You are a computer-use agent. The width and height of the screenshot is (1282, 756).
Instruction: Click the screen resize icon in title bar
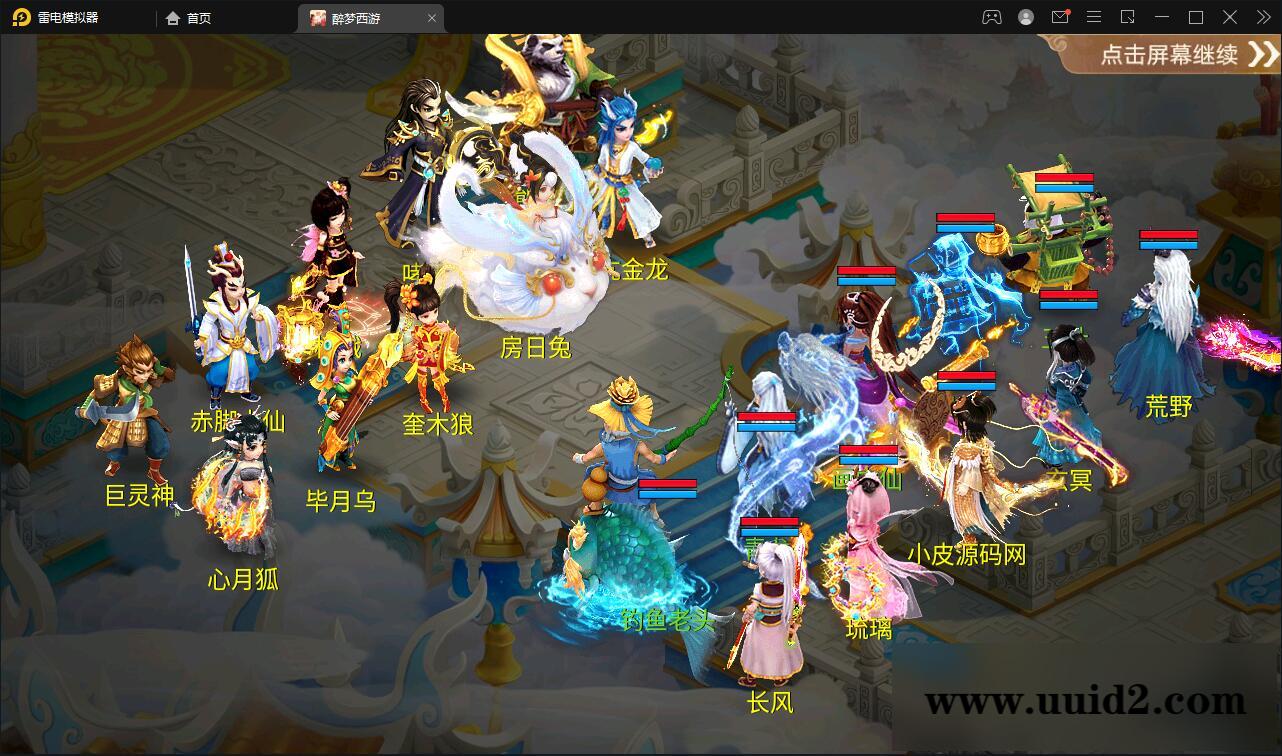(x=1128, y=17)
